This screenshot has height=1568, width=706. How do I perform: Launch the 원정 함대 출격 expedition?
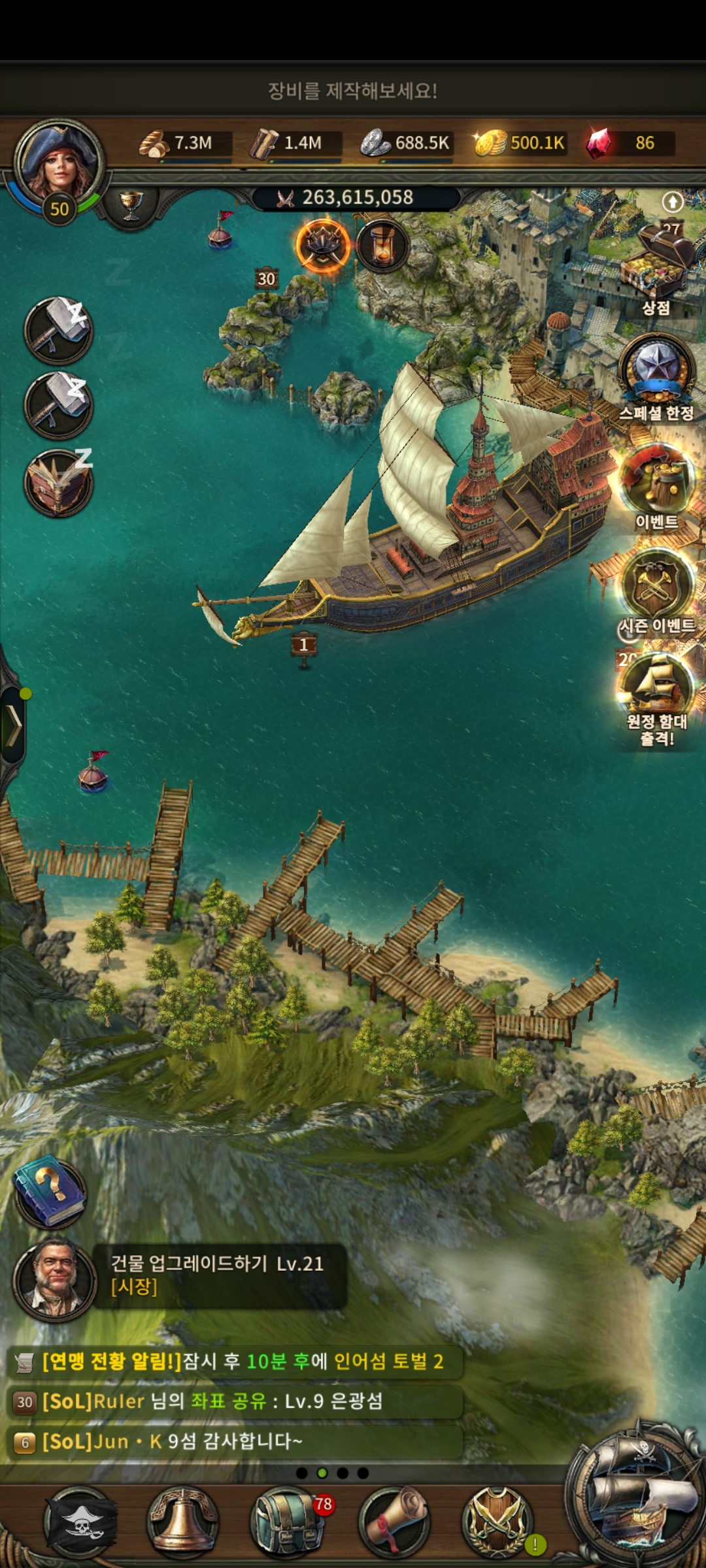[656, 693]
